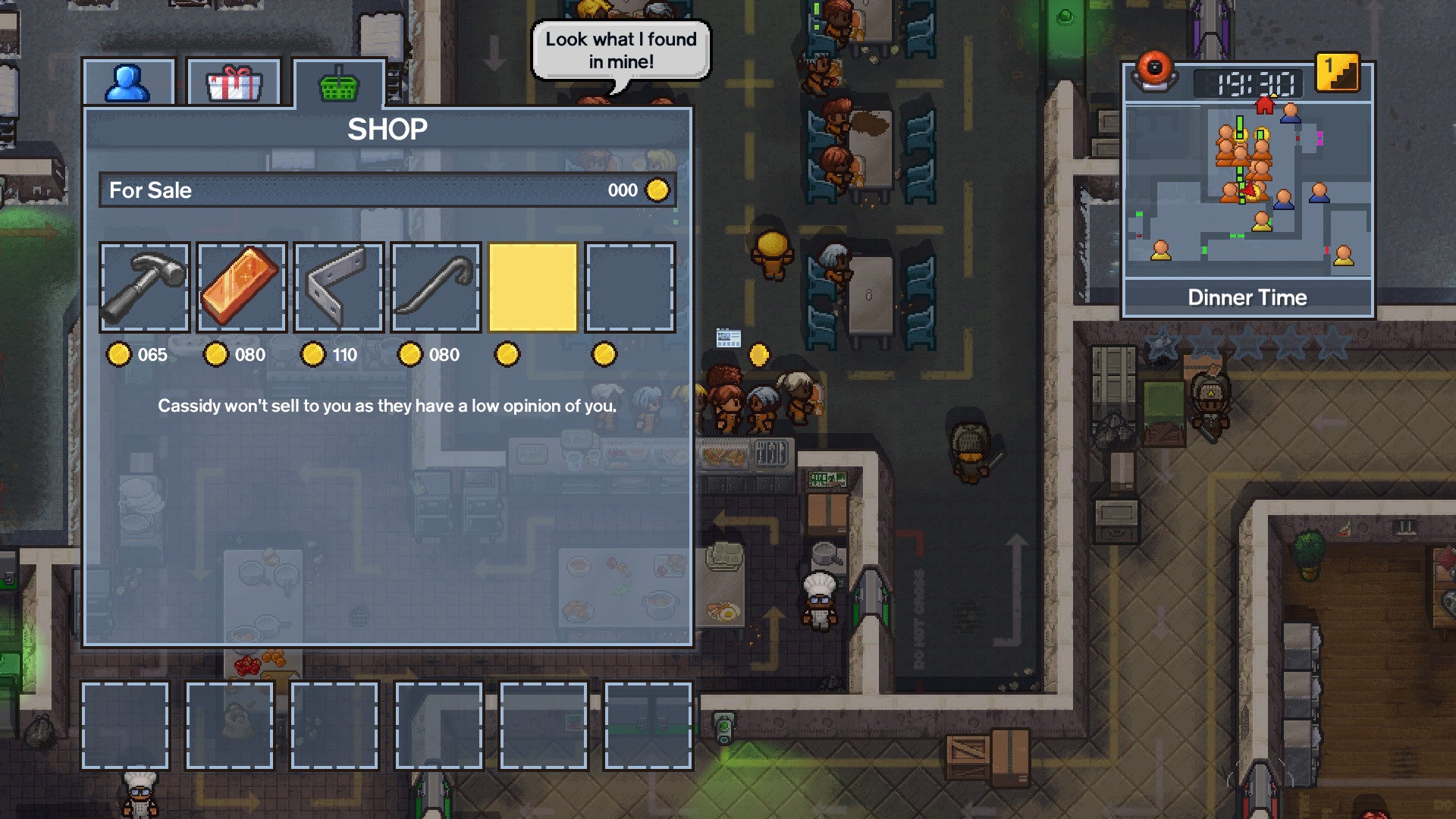Click the coin icon beside the 000 balance
Viewport: 1456px width, 819px height.
[x=657, y=190]
